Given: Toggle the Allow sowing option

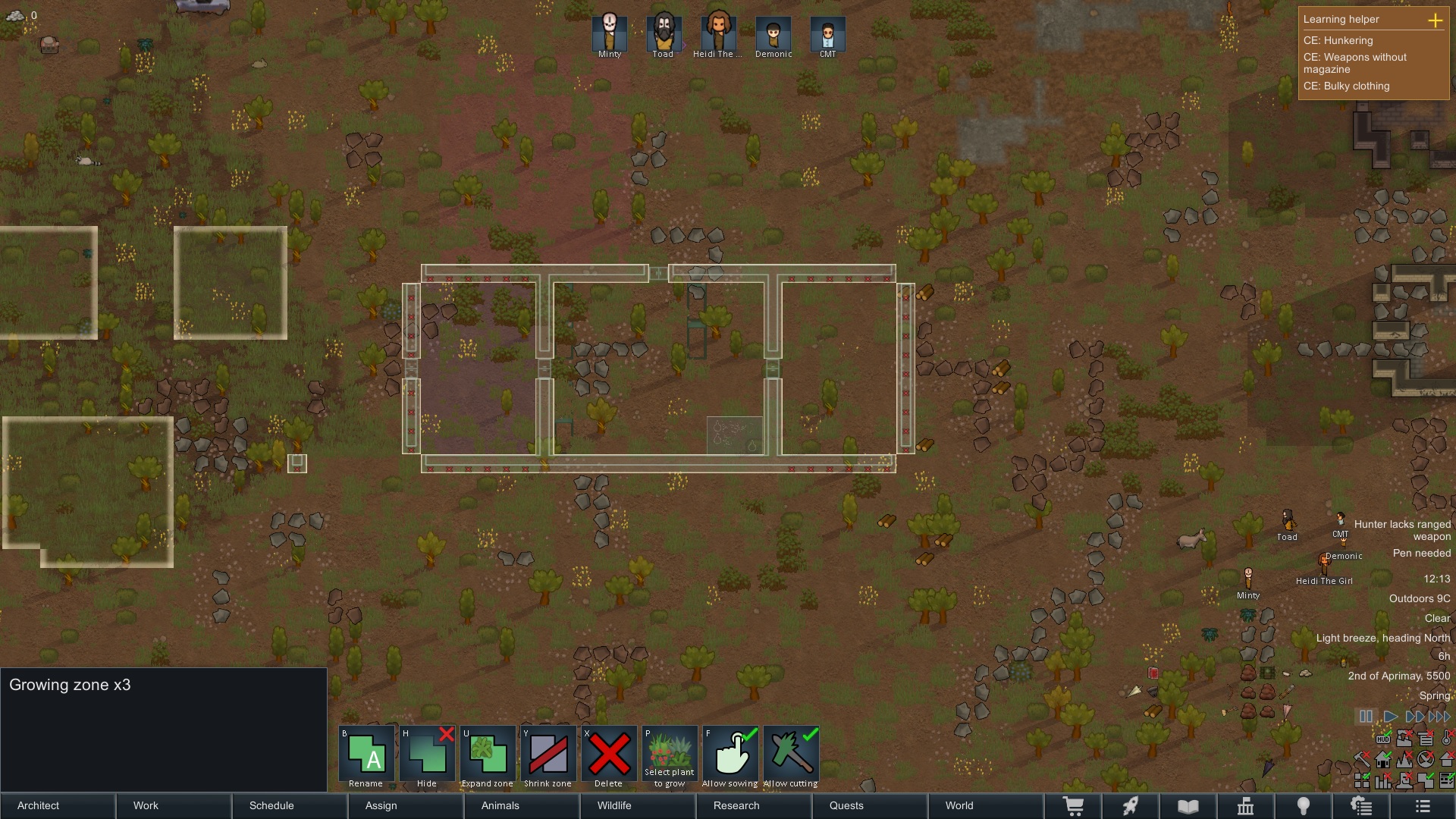Looking at the screenshot, I should (730, 757).
